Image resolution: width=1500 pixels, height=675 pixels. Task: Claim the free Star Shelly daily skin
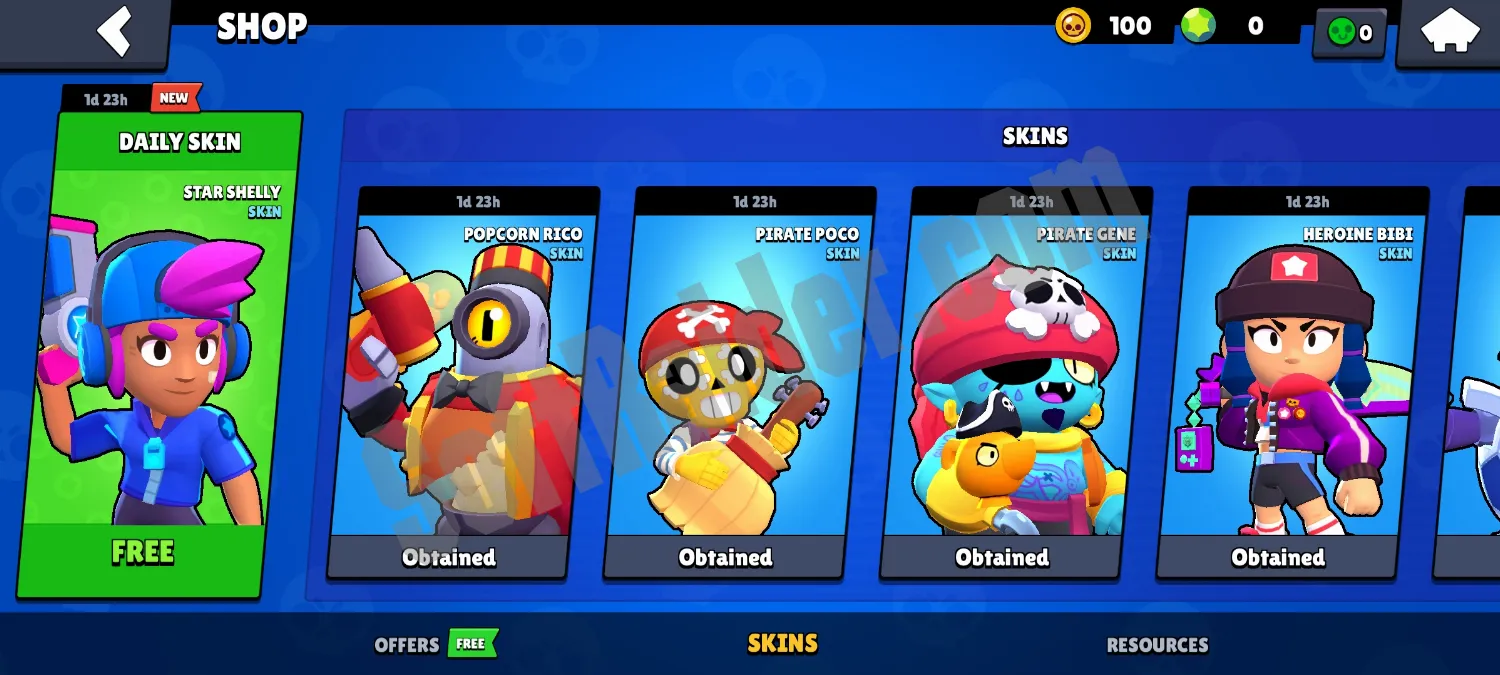click(x=143, y=552)
